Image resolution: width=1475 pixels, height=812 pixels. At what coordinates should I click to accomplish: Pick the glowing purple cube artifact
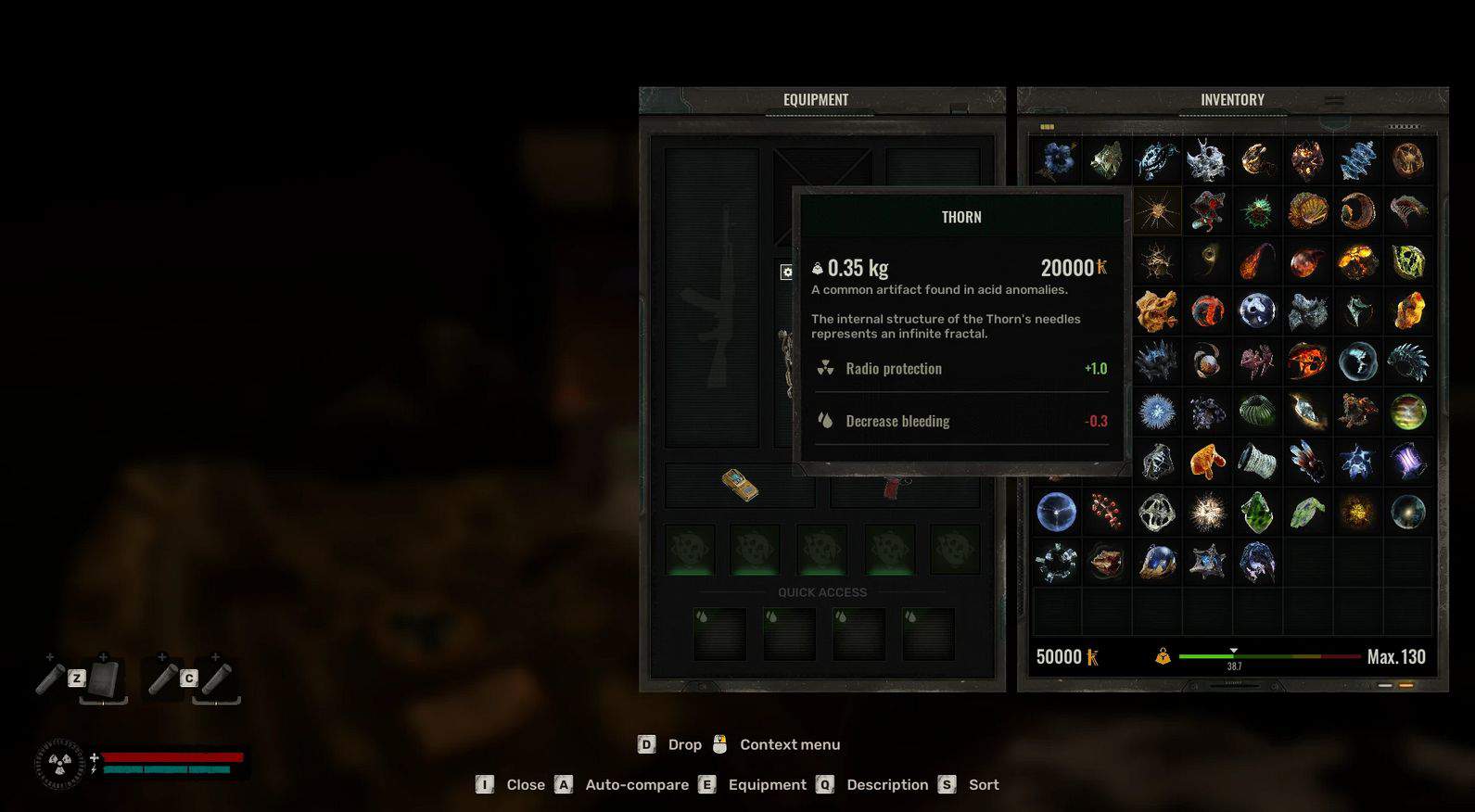point(1407,461)
